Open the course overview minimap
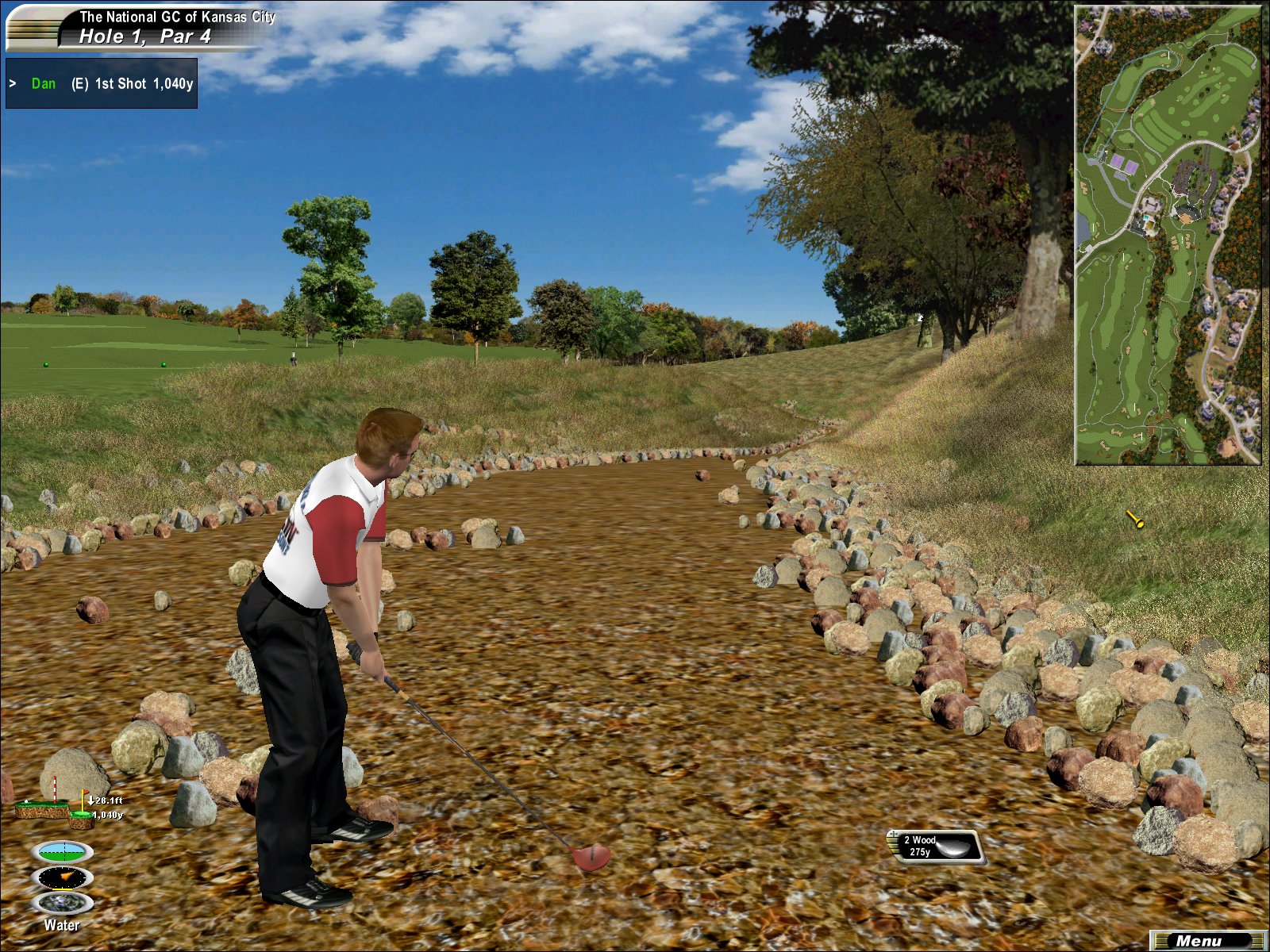The height and width of the screenshot is (952, 1270). pos(1168,235)
